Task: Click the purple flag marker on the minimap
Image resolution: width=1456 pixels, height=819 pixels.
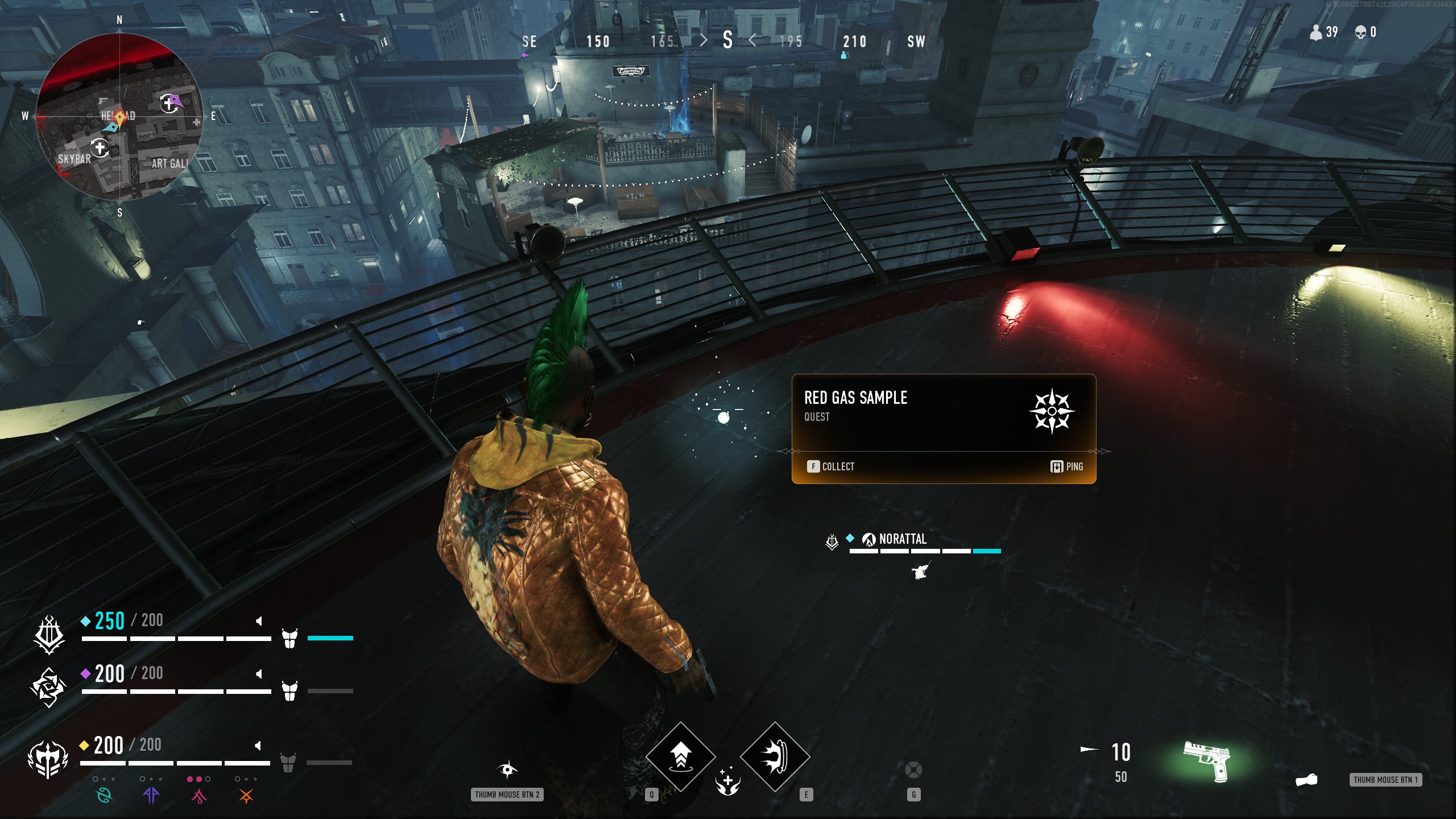Action: tap(175, 101)
